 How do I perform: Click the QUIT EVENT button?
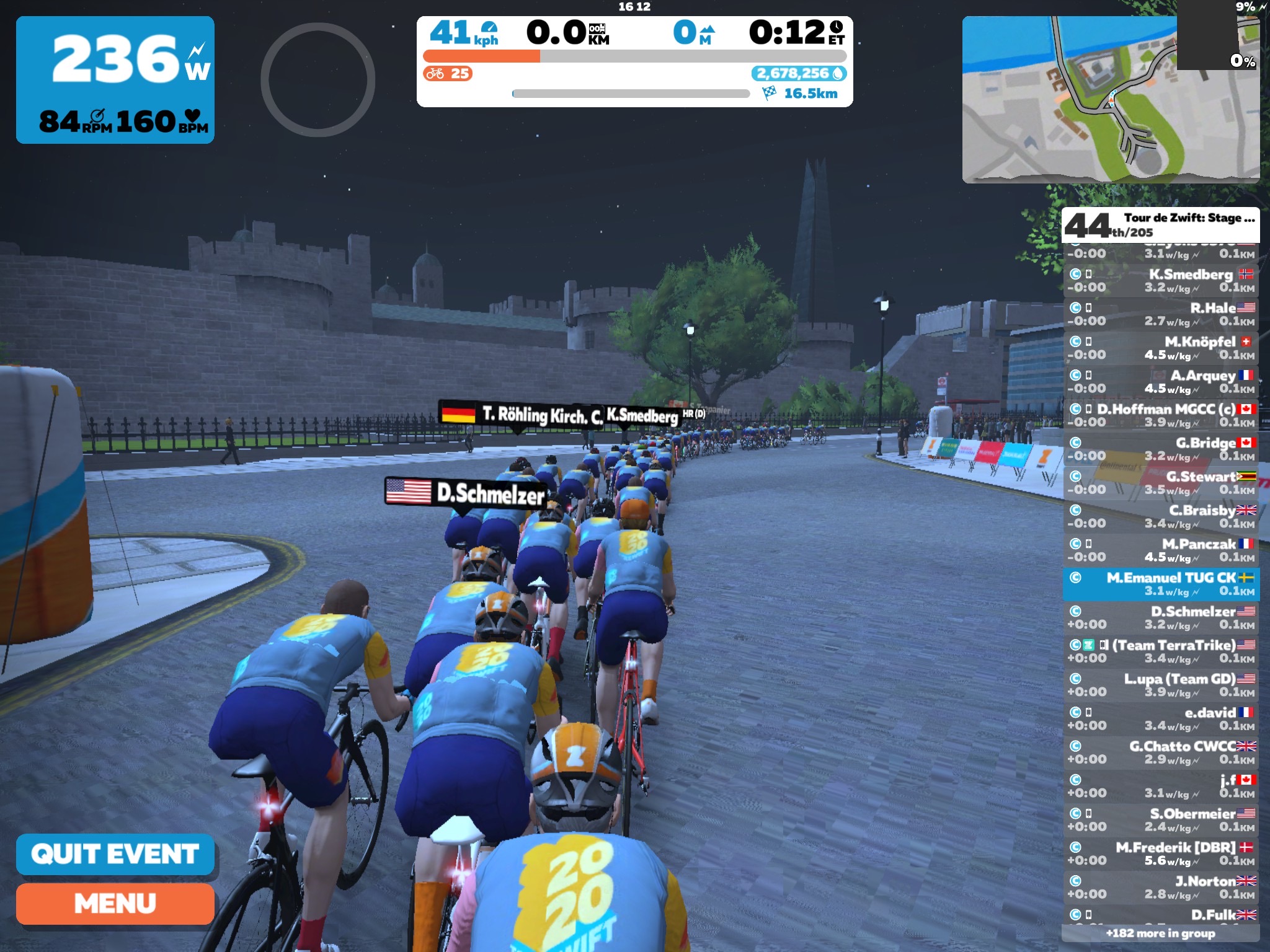pyautogui.click(x=115, y=854)
